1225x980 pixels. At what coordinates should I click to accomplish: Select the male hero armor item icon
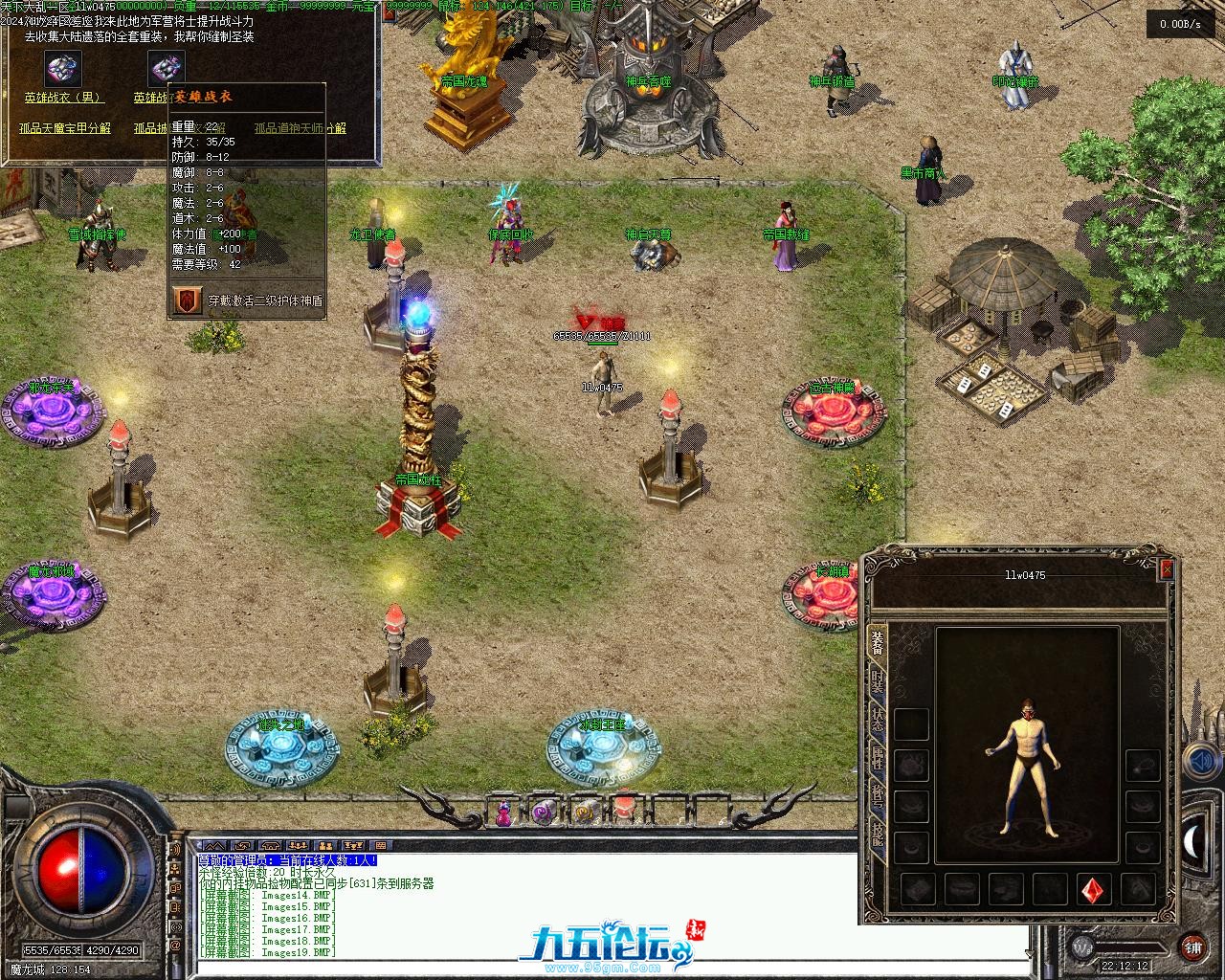(x=63, y=69)
